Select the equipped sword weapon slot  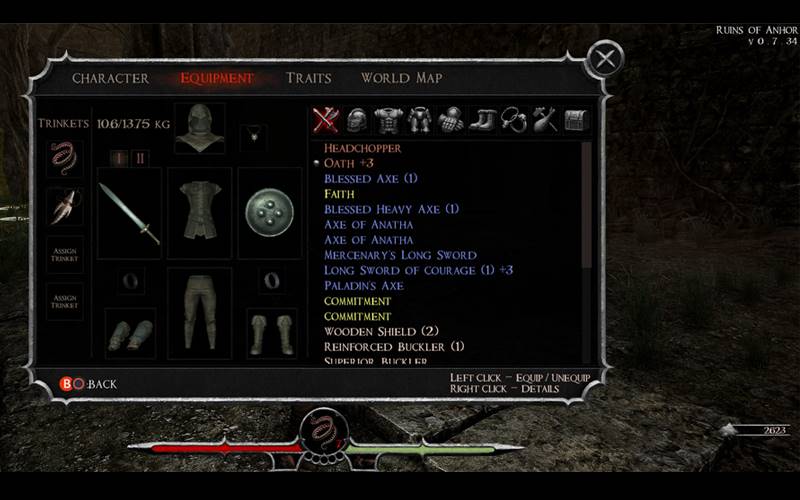point(129,212)
